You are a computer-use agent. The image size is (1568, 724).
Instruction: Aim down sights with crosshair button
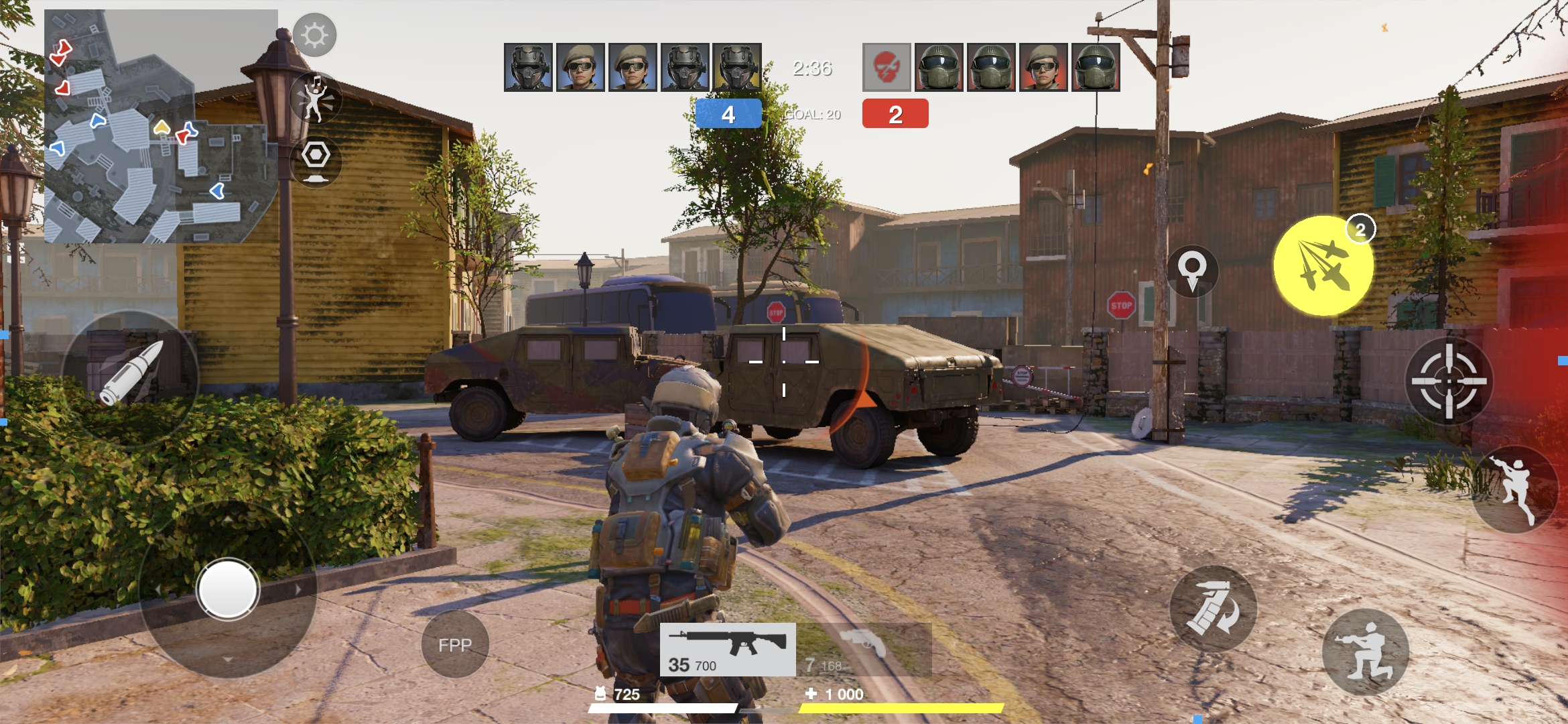point(1448,381)
